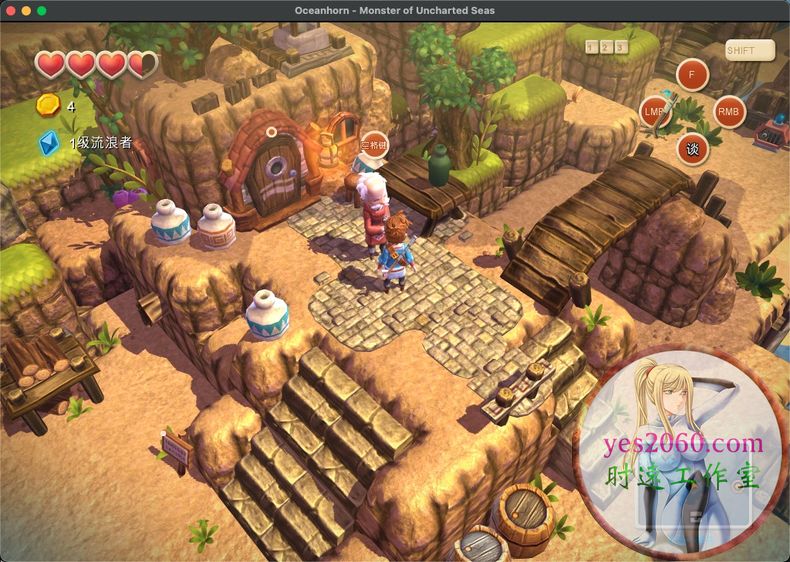Viewport: 790px width, 562px height.
Task: Use the red RMB action button
Action: pos(729,112)
